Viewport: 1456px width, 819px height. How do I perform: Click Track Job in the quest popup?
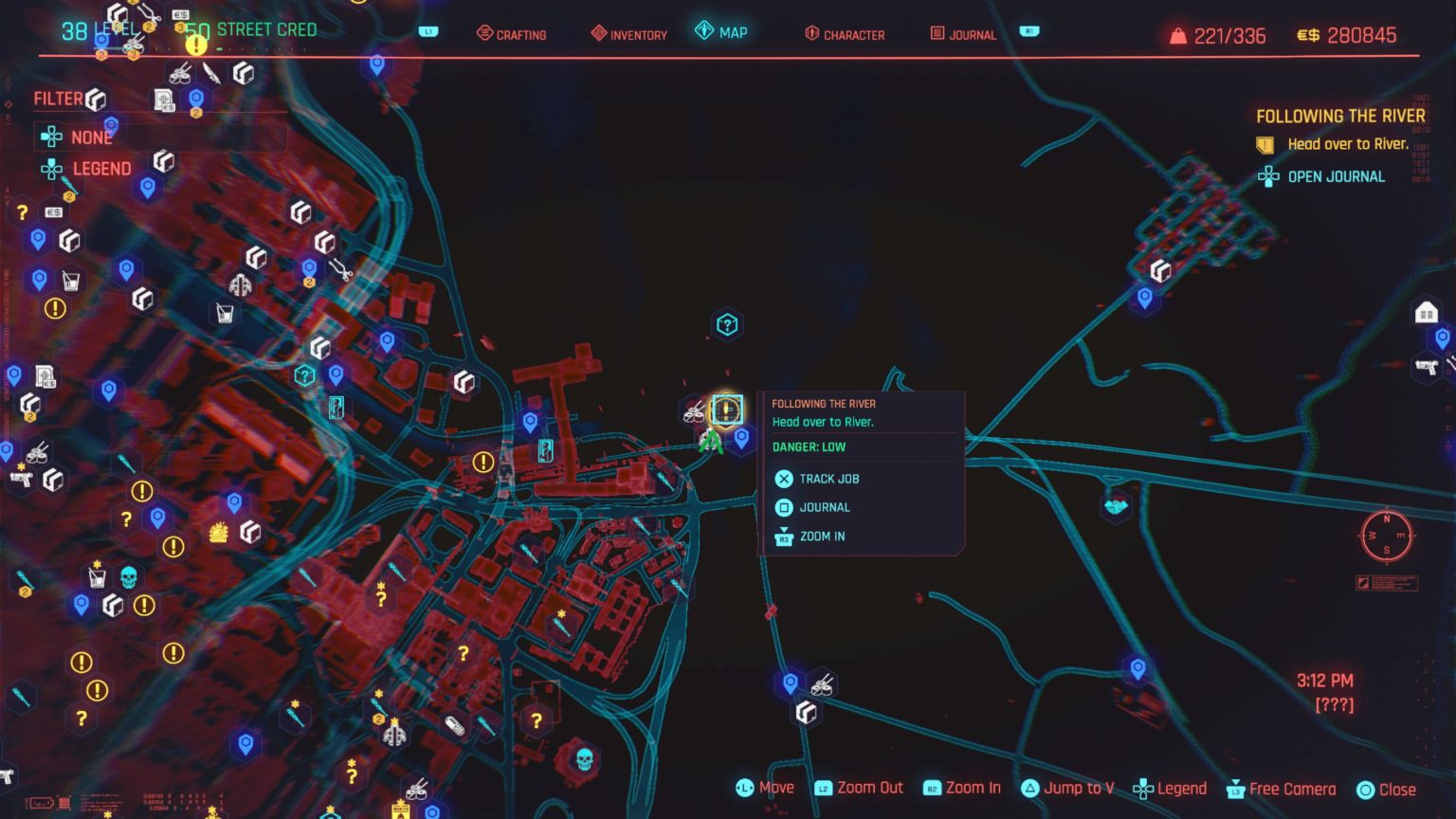(828, 479)
